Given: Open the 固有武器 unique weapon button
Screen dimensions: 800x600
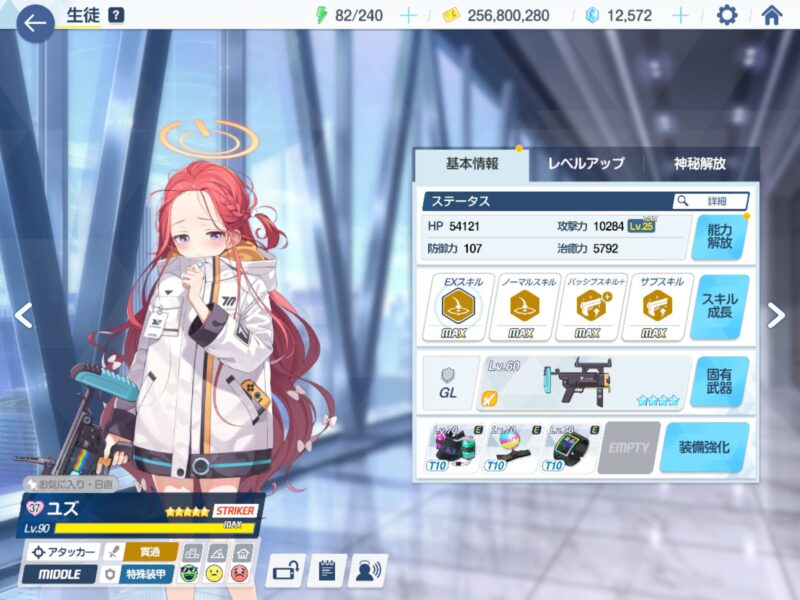Looking at the screenshot, I should click(719, 381).
